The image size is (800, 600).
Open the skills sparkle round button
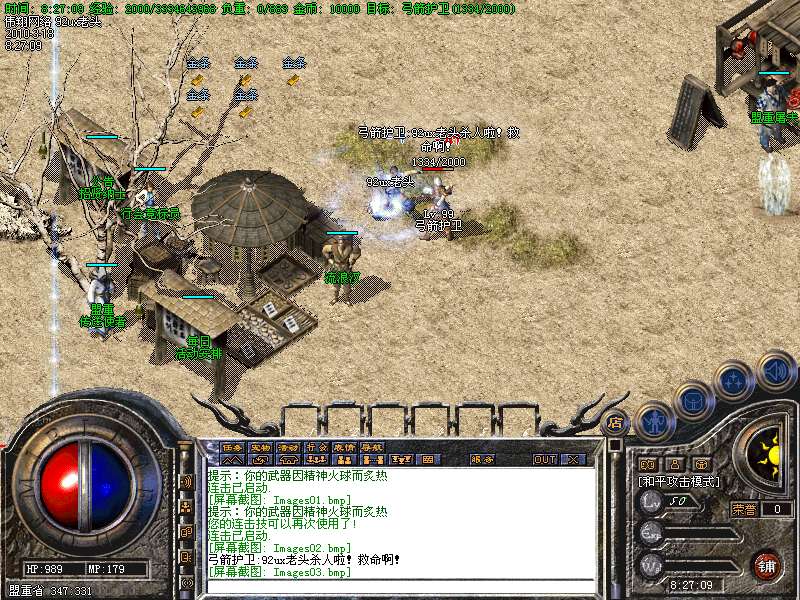pos(735,381)
